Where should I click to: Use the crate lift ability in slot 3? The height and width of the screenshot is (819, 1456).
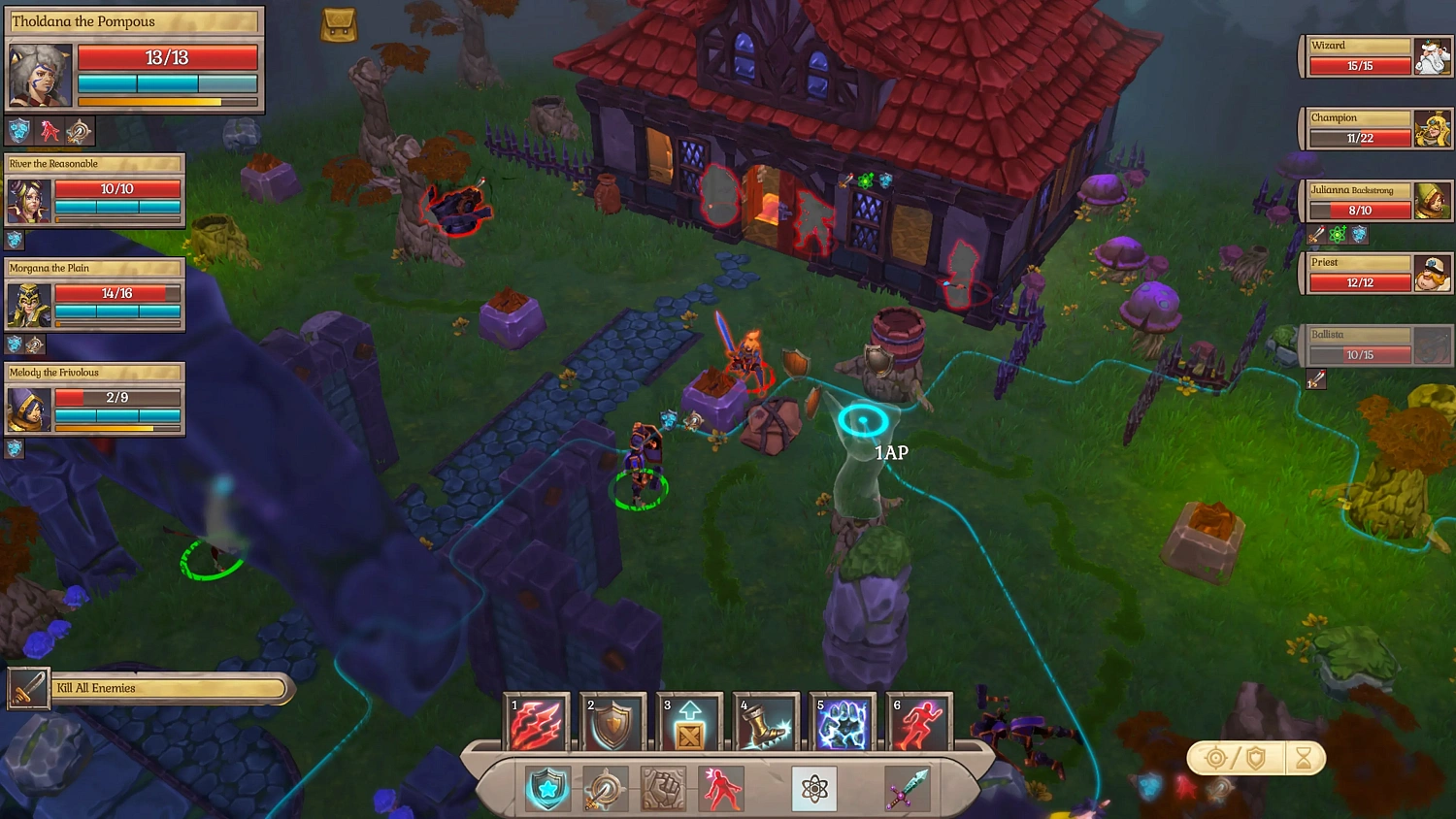pos(688,722)
